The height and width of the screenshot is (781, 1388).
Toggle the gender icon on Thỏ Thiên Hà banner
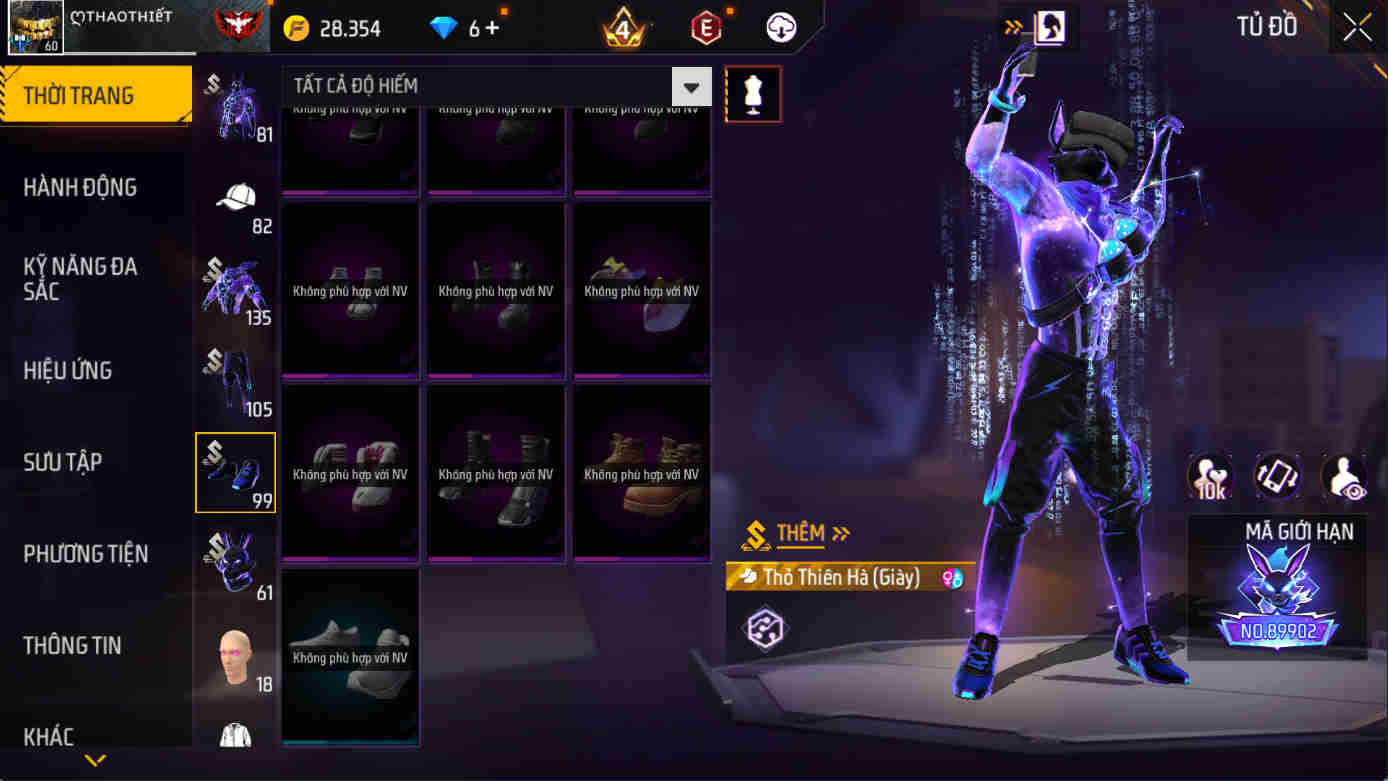[955, 578]
